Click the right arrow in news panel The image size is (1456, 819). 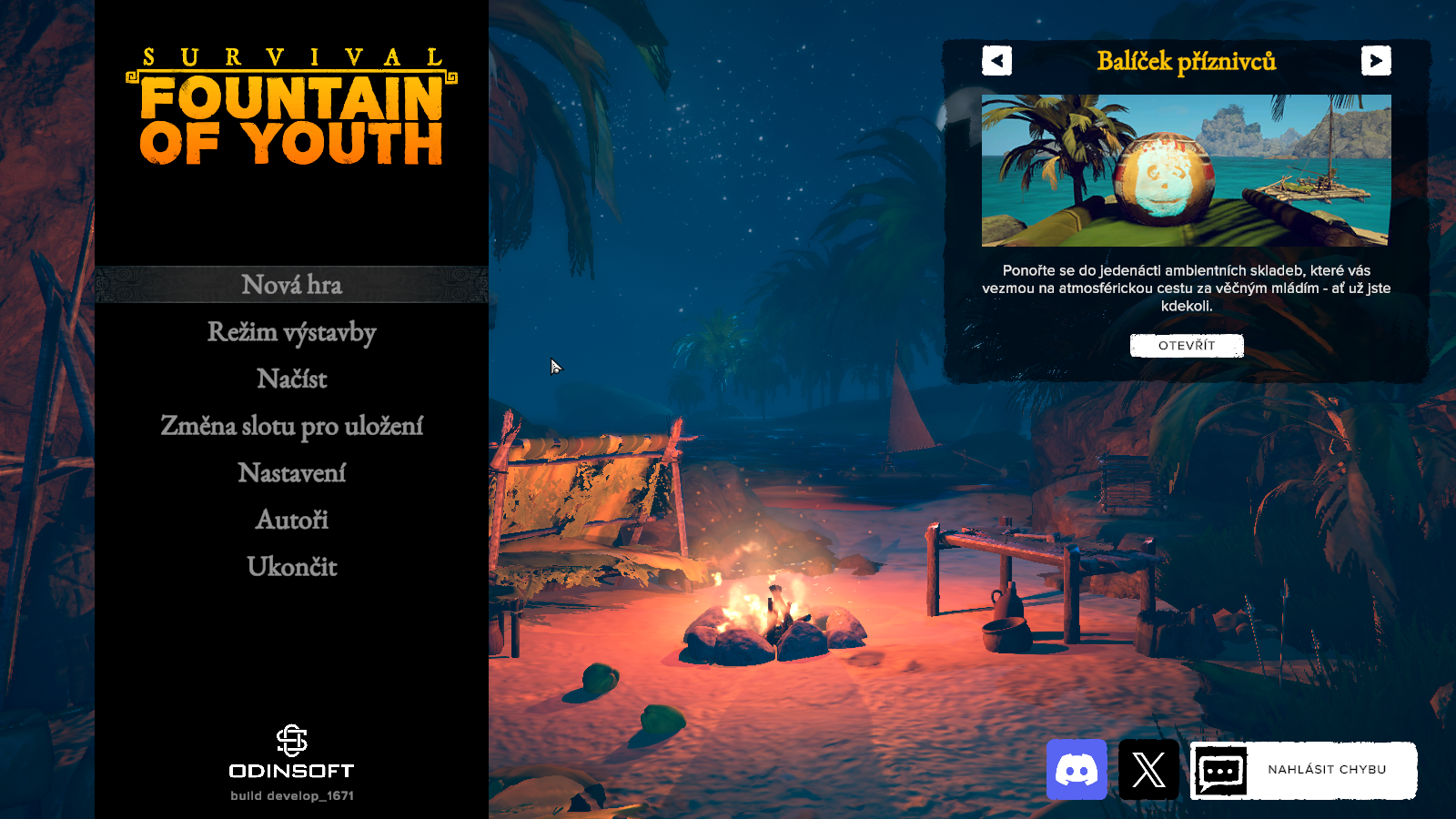point(1376,61)
